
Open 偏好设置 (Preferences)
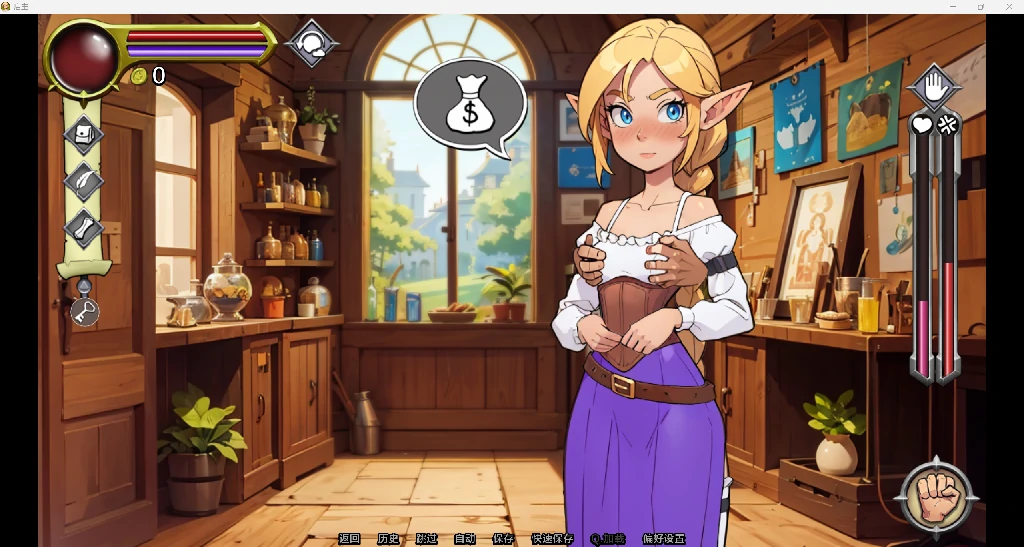tap(664, 538)
